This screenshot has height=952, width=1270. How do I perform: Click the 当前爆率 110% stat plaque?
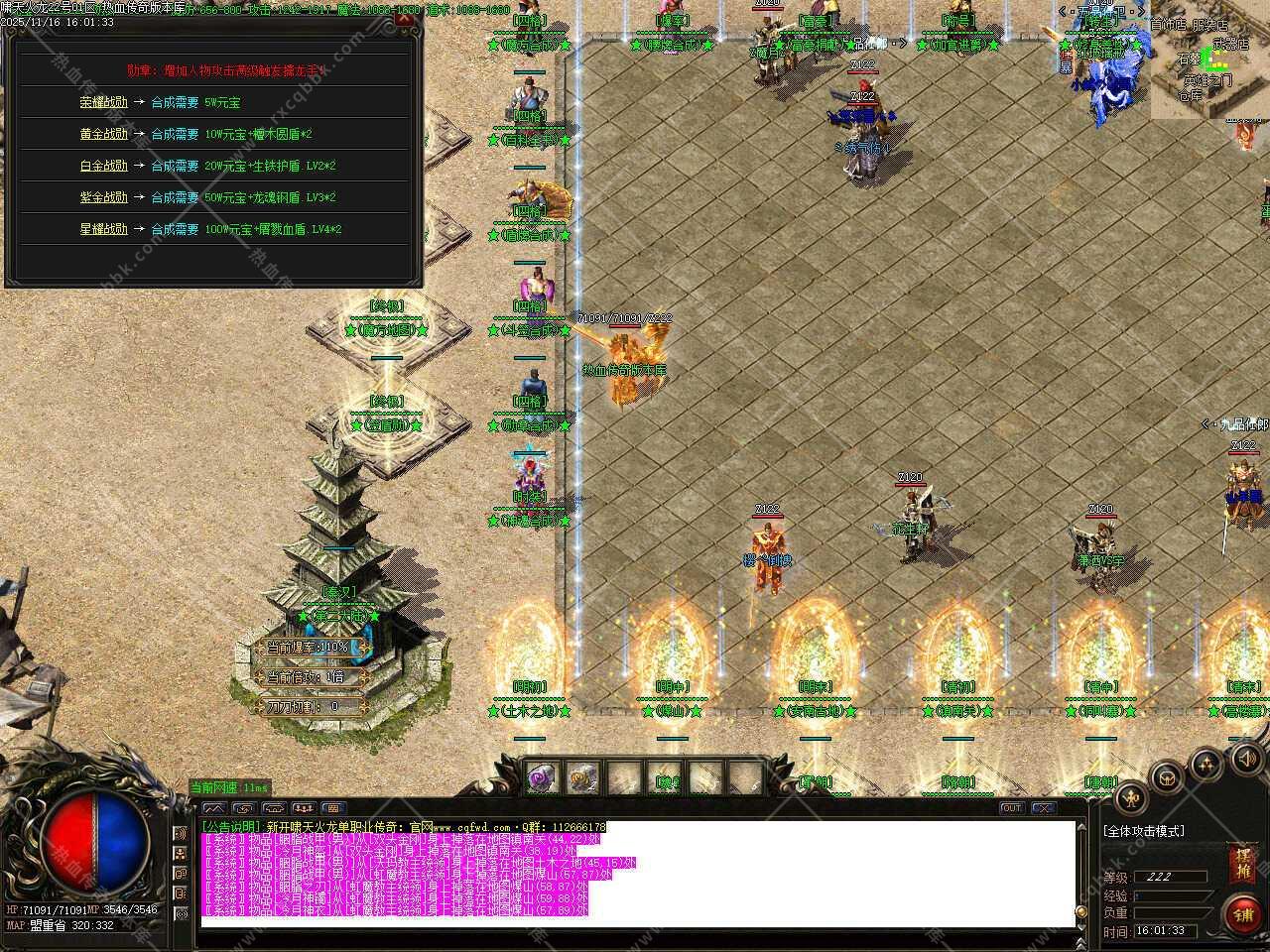tap(308, 648)
